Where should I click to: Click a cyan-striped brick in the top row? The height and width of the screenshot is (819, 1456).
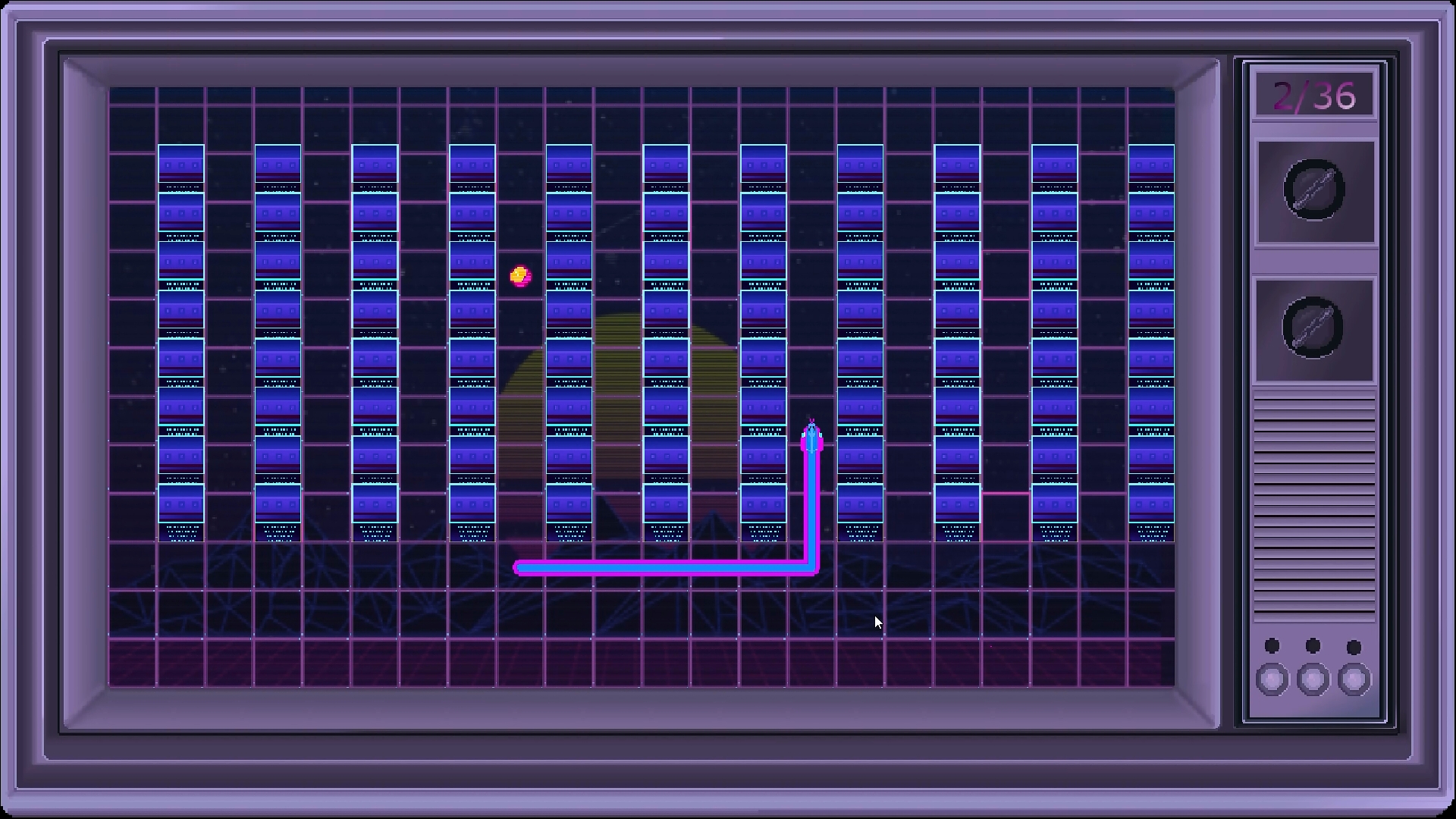coord(276,163)
